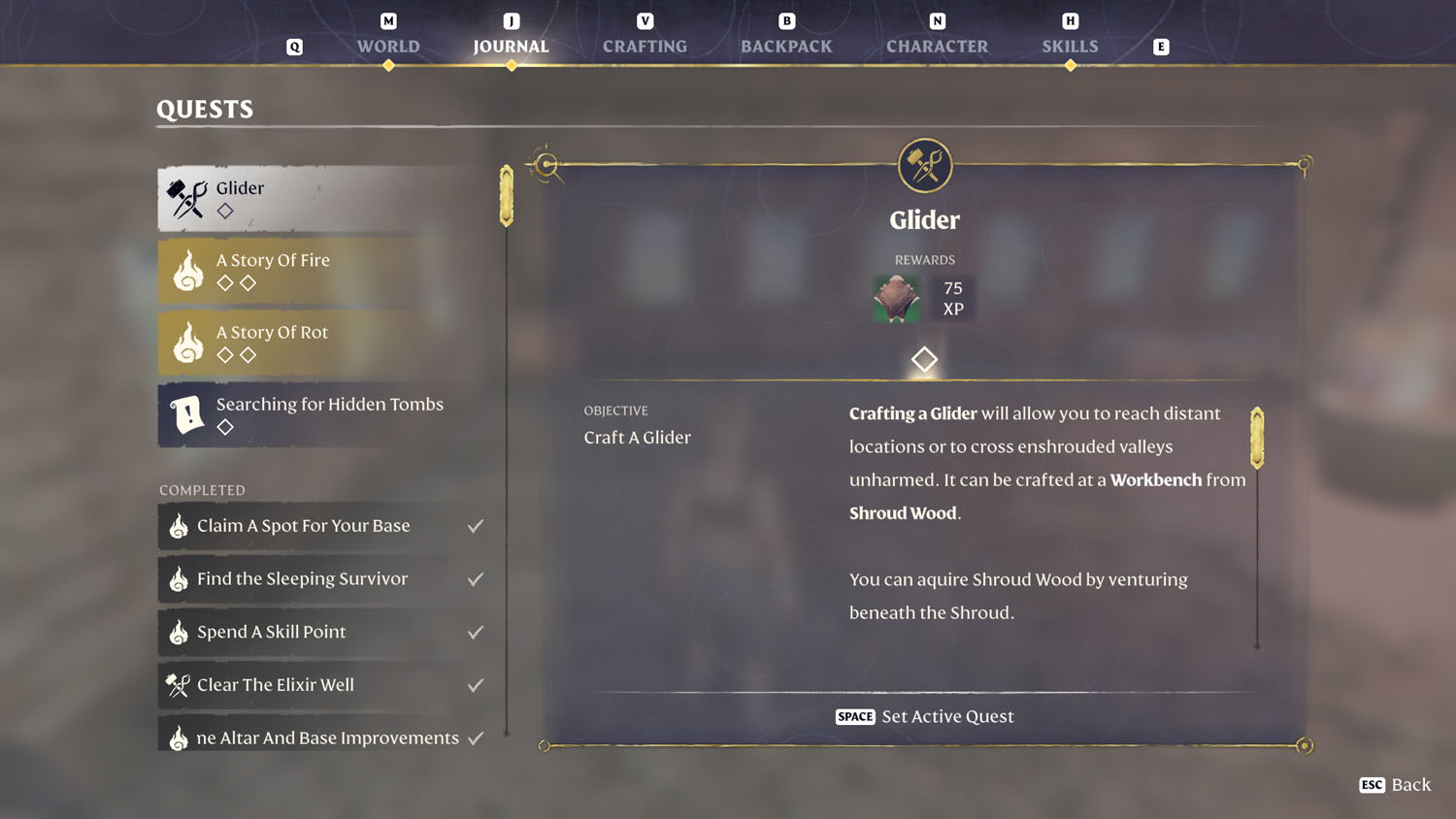Show the Character tab
This screenshot has width=1456, height=819.
click(937, 46)
